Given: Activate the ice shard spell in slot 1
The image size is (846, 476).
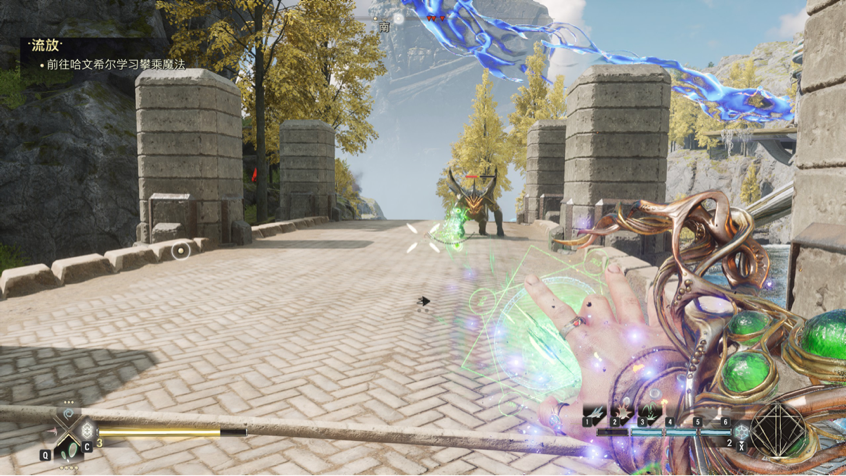Looking at the screenshot, I should 595,412.
